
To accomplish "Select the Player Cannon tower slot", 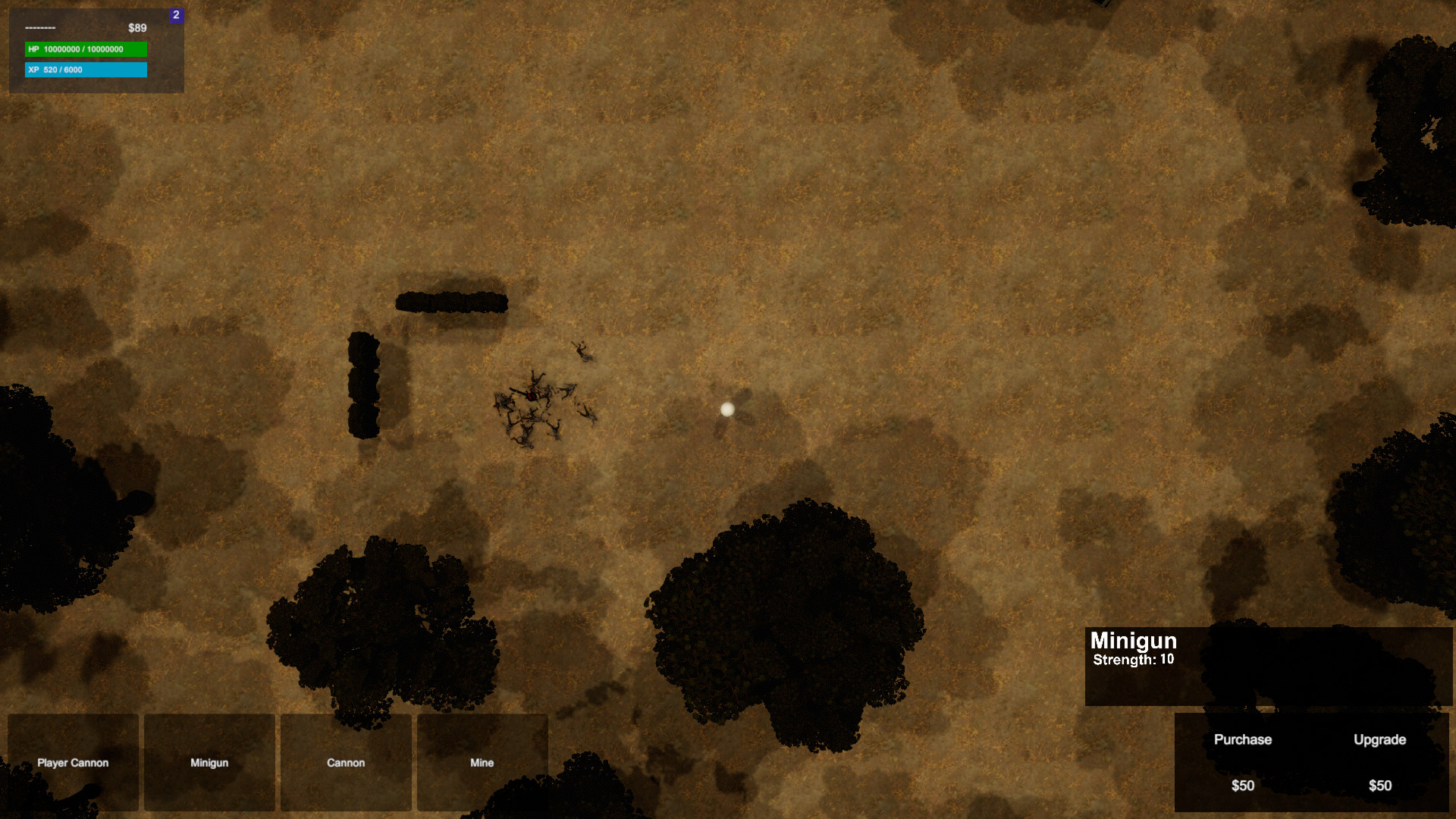I will (73, 762).
